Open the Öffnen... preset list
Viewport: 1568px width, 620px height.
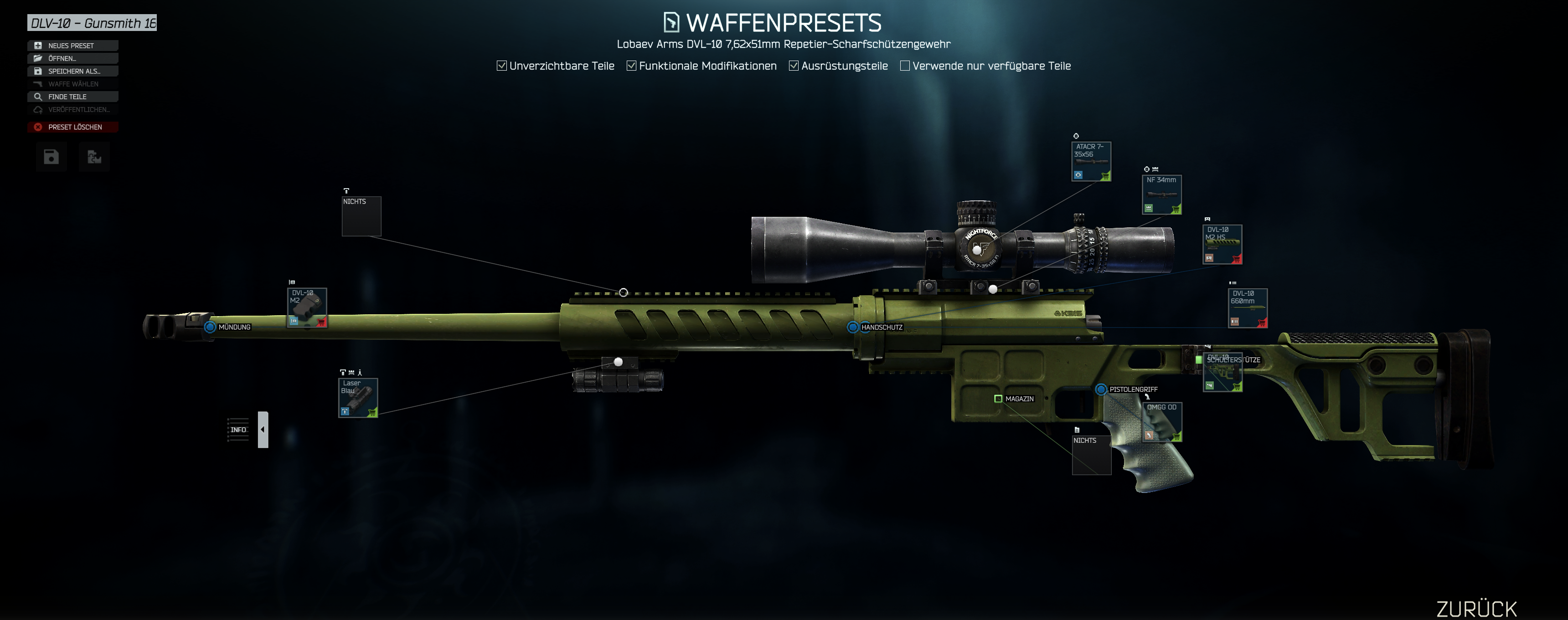[72, 58]
